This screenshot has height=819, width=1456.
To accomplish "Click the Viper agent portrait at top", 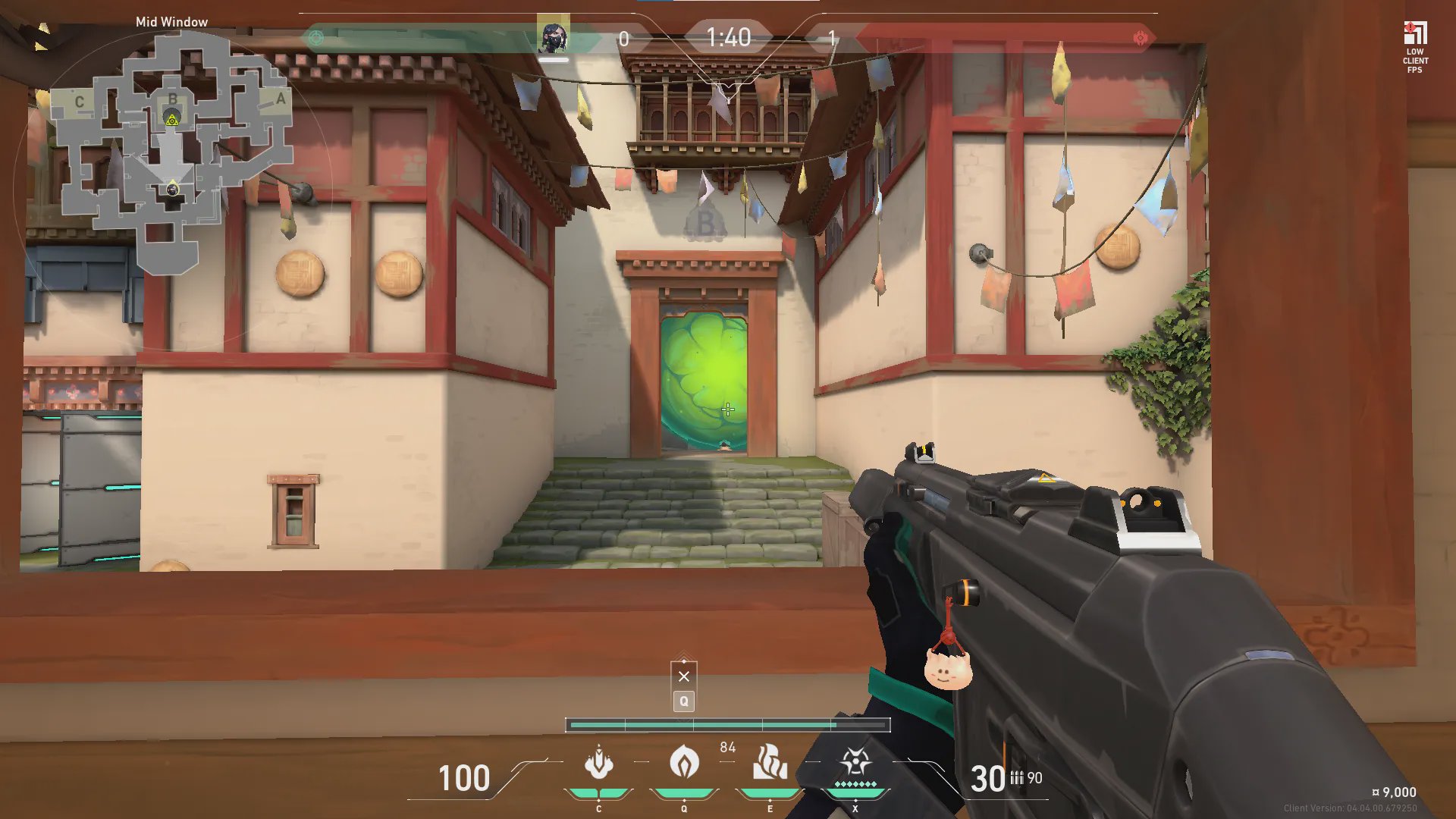I will click(x=553, y=37).
